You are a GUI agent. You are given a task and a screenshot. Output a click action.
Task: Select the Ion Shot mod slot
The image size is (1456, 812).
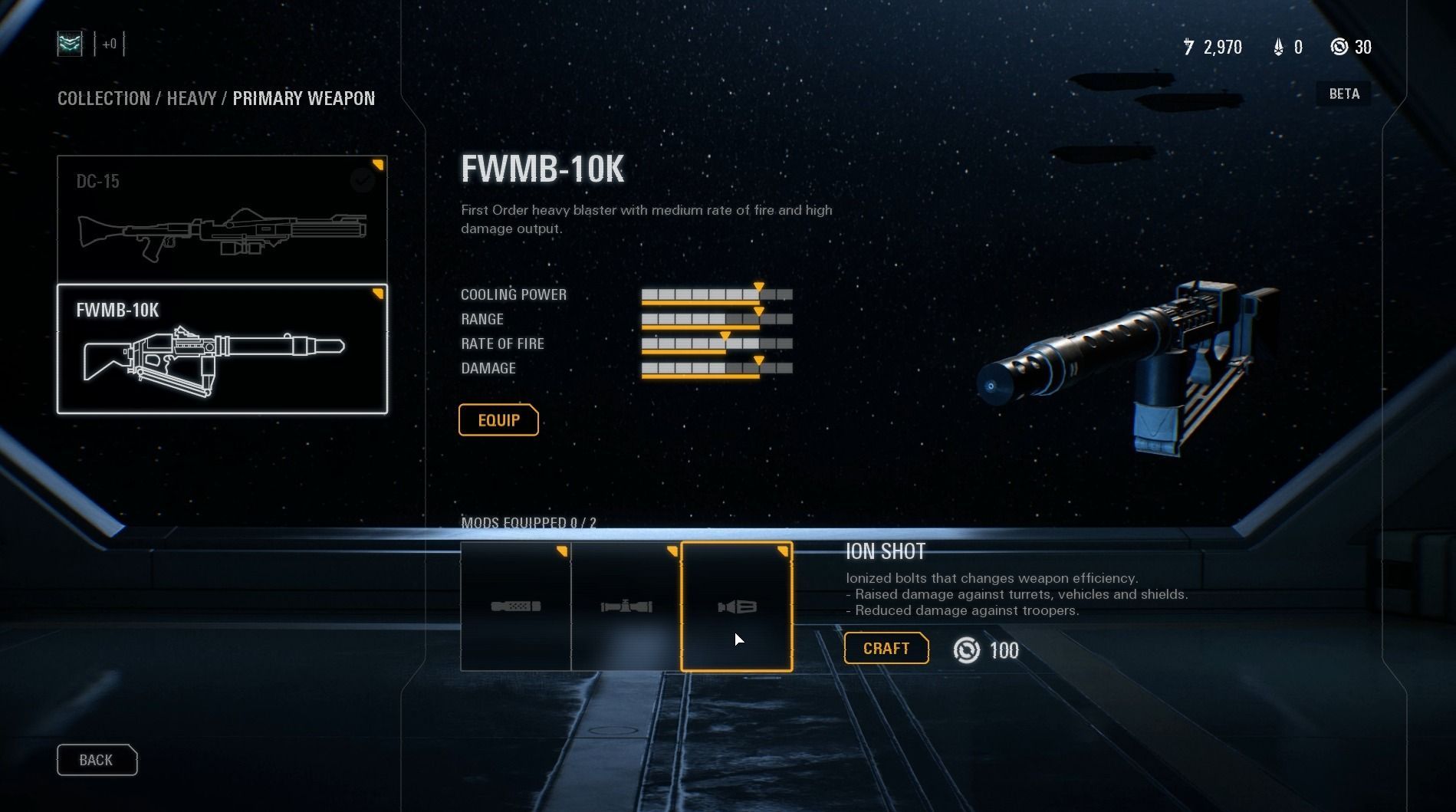736,607
